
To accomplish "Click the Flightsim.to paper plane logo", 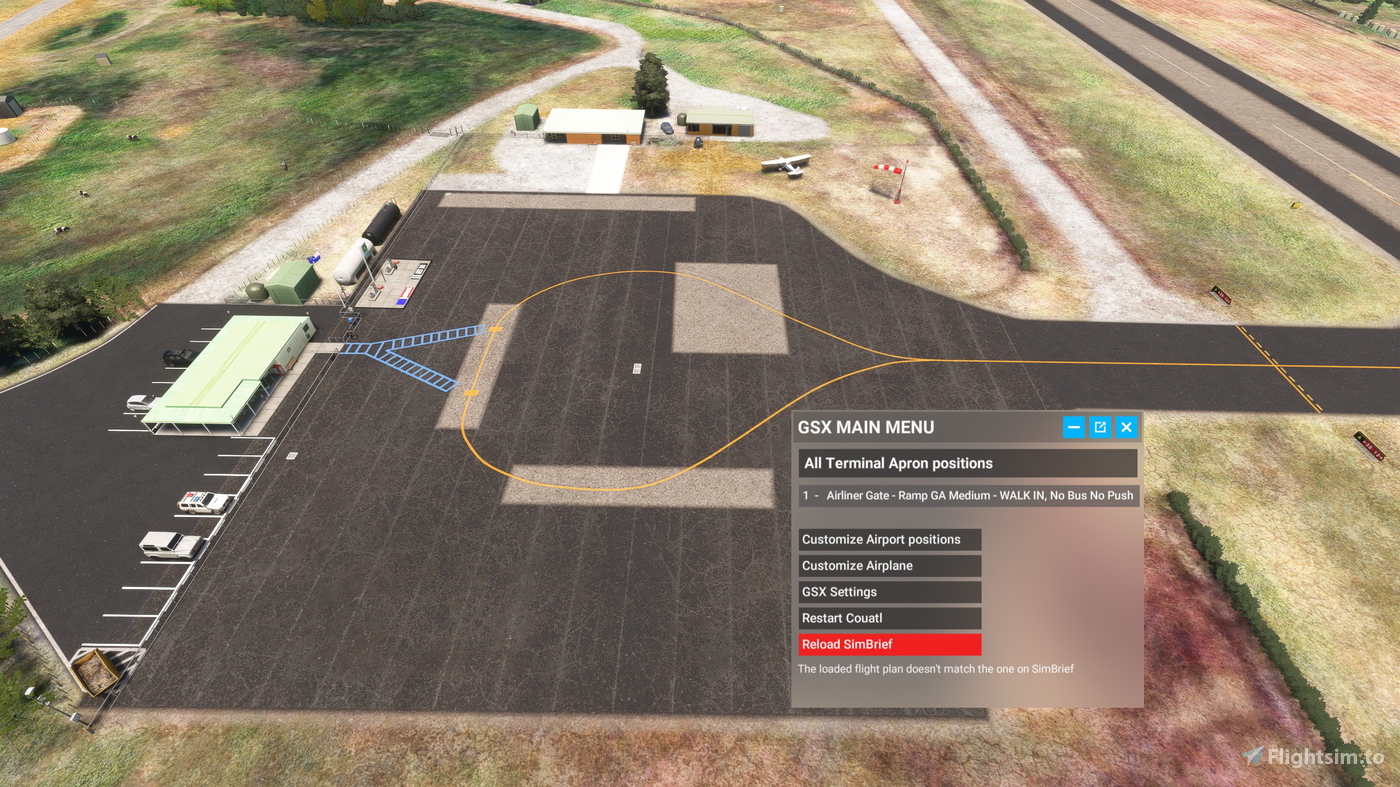I will pyautogui.click(x=1253, y=755).
